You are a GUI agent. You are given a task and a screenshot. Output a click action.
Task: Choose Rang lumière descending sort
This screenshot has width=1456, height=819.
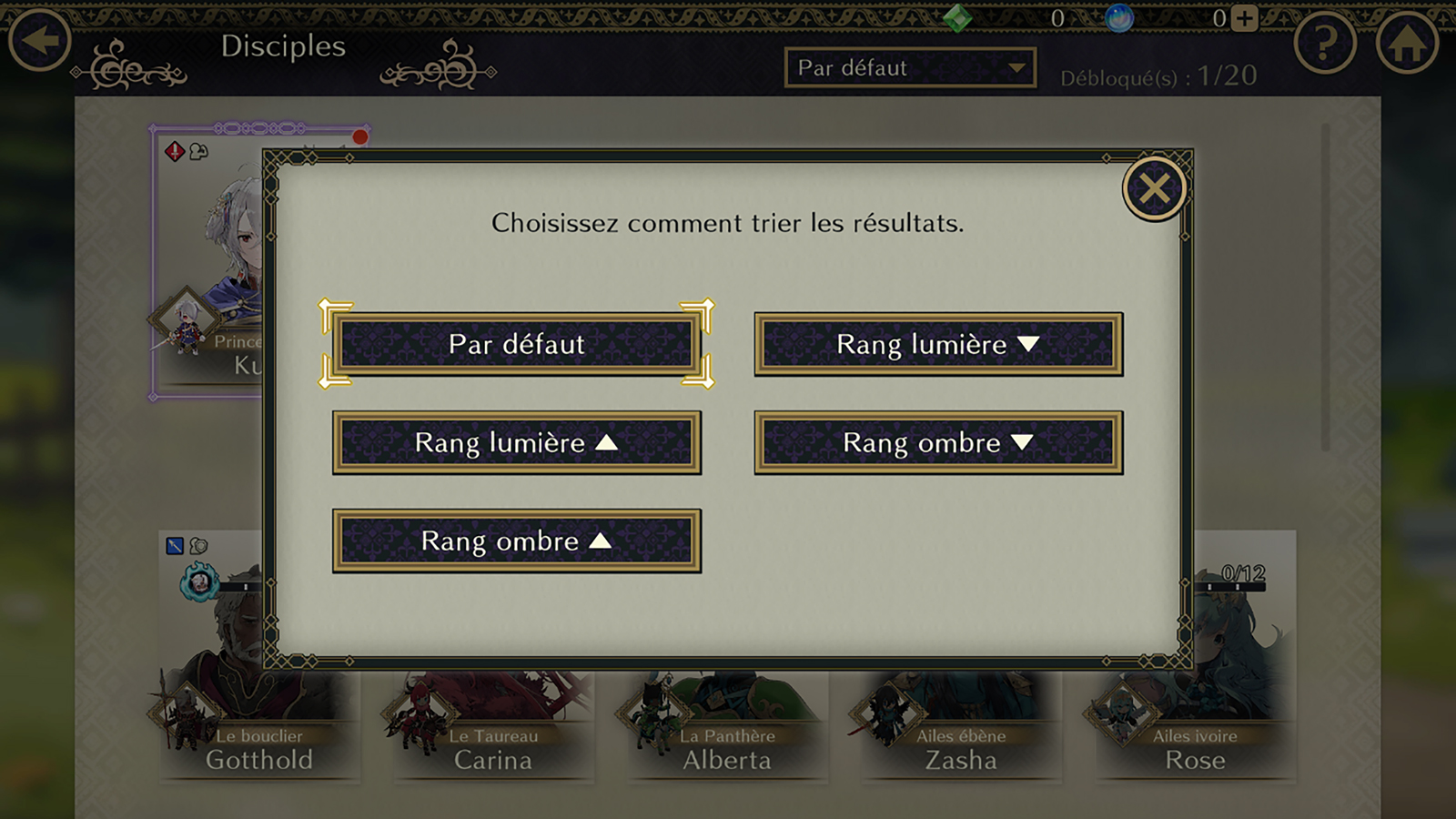pyautogui.click(x=938, y=344)
